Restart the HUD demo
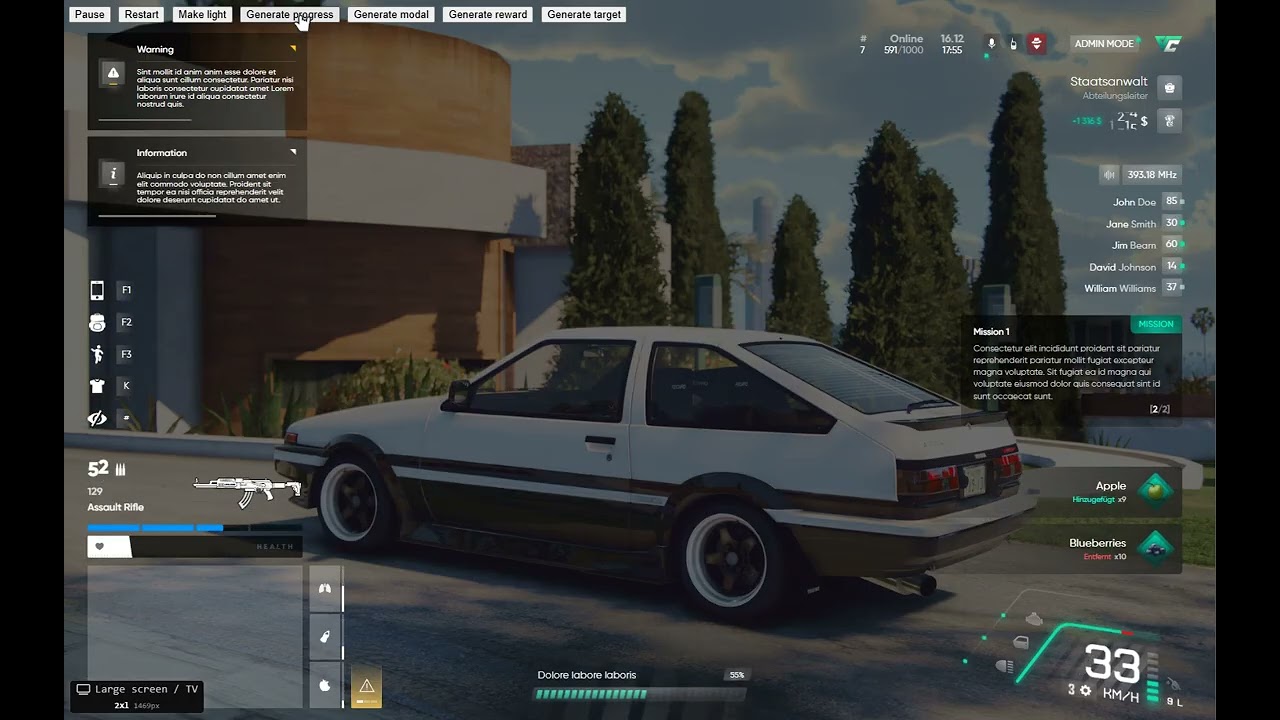This screenshot has height=720, width=1280. 141,15
